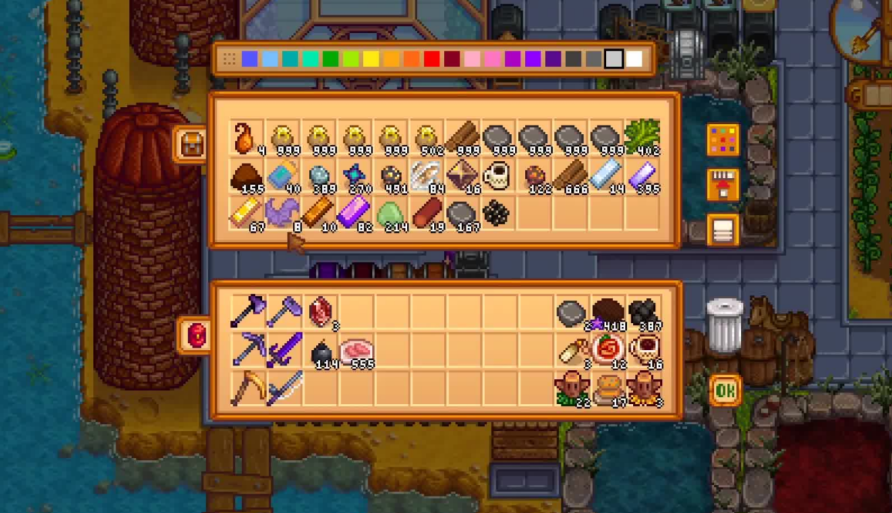Viewport: 892px width, 513px height.
Task: Select the iridium bar stack of 82
Action: click(x=353, y=214)
